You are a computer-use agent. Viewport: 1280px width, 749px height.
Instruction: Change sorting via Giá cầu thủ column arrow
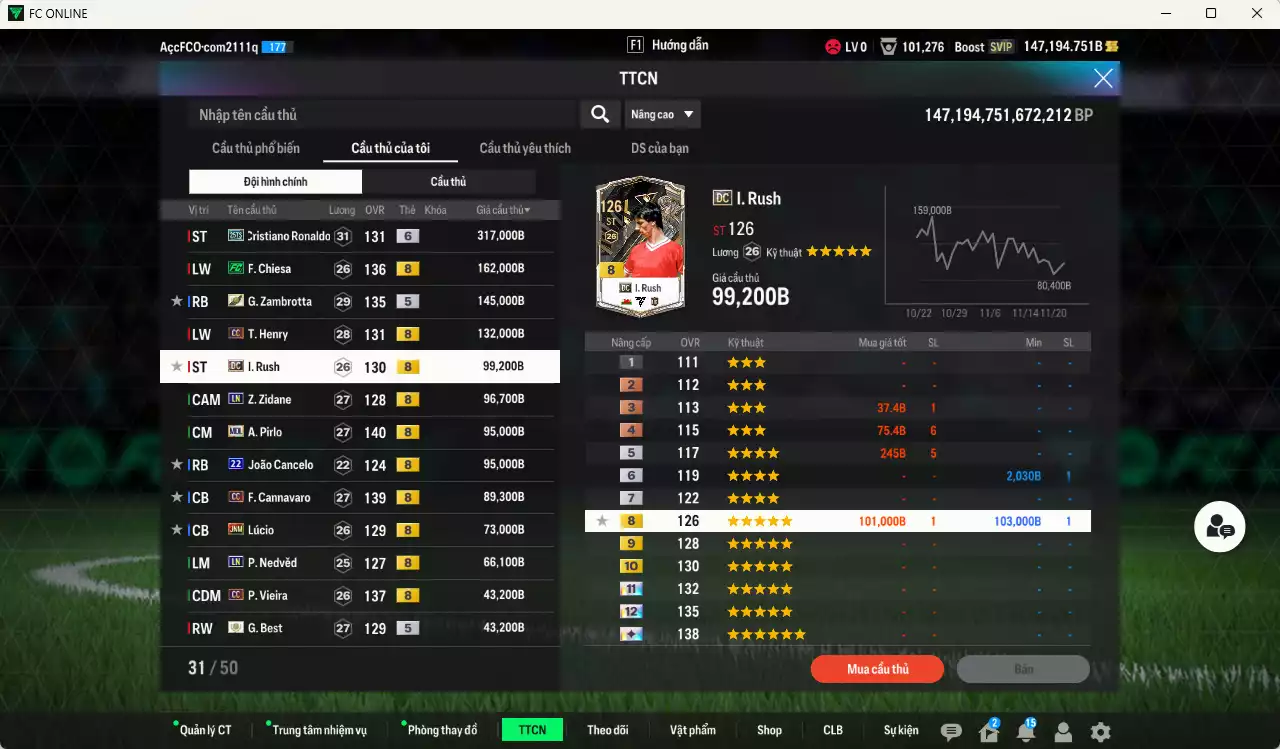(x=527, y=209)
